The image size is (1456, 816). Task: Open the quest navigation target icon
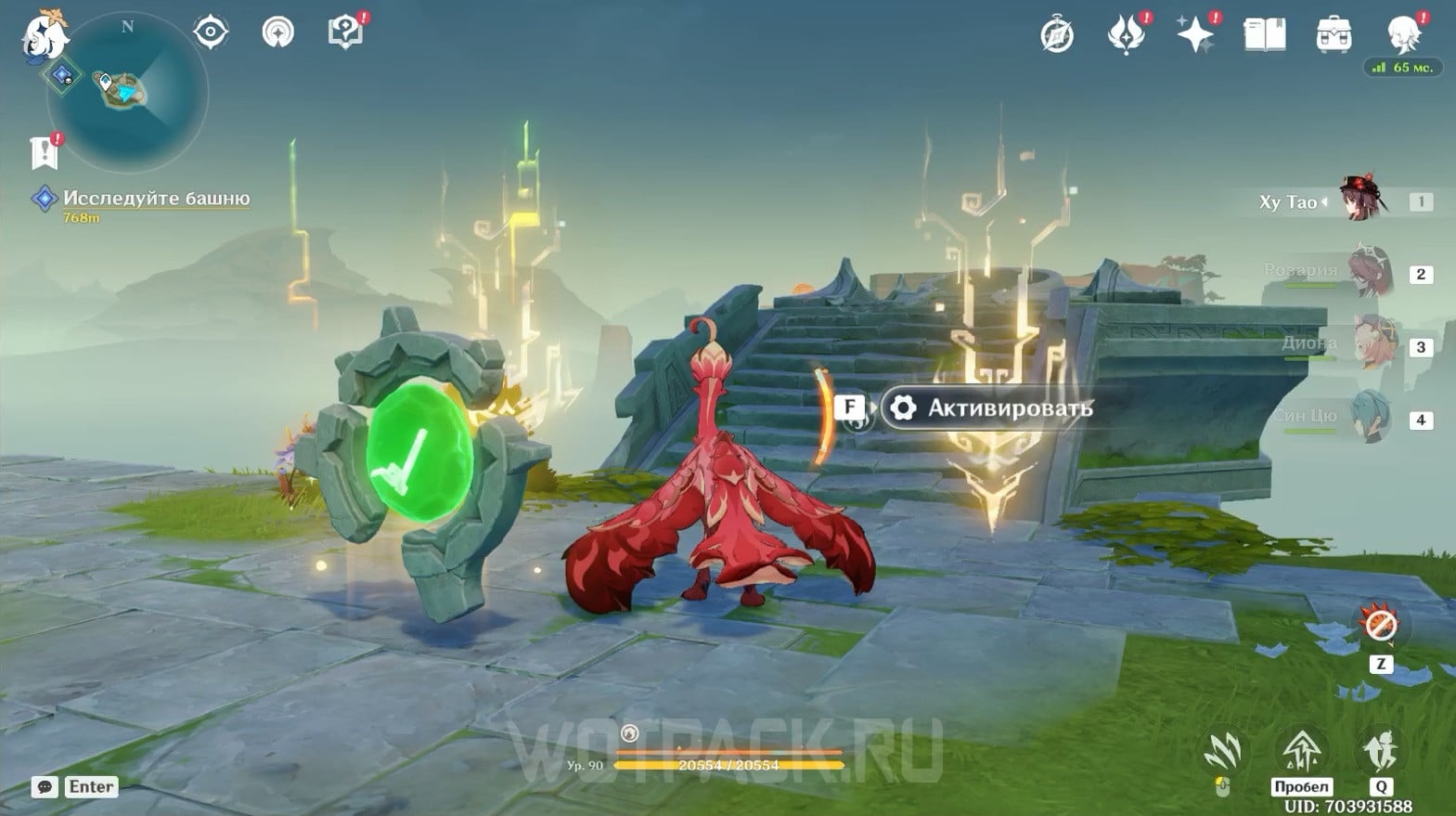[x=211, y=32]
